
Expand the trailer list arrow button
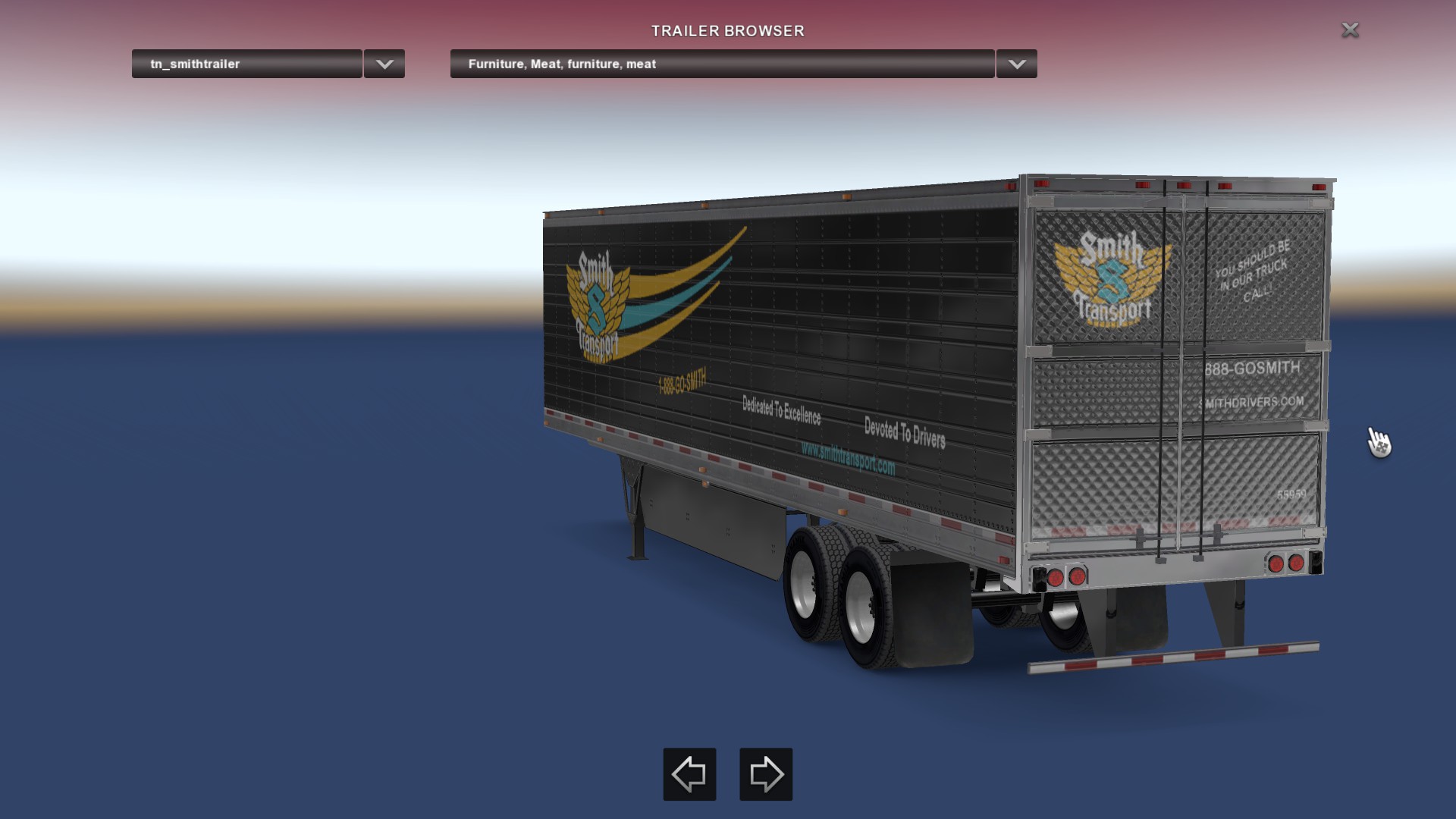pos(384,64)
